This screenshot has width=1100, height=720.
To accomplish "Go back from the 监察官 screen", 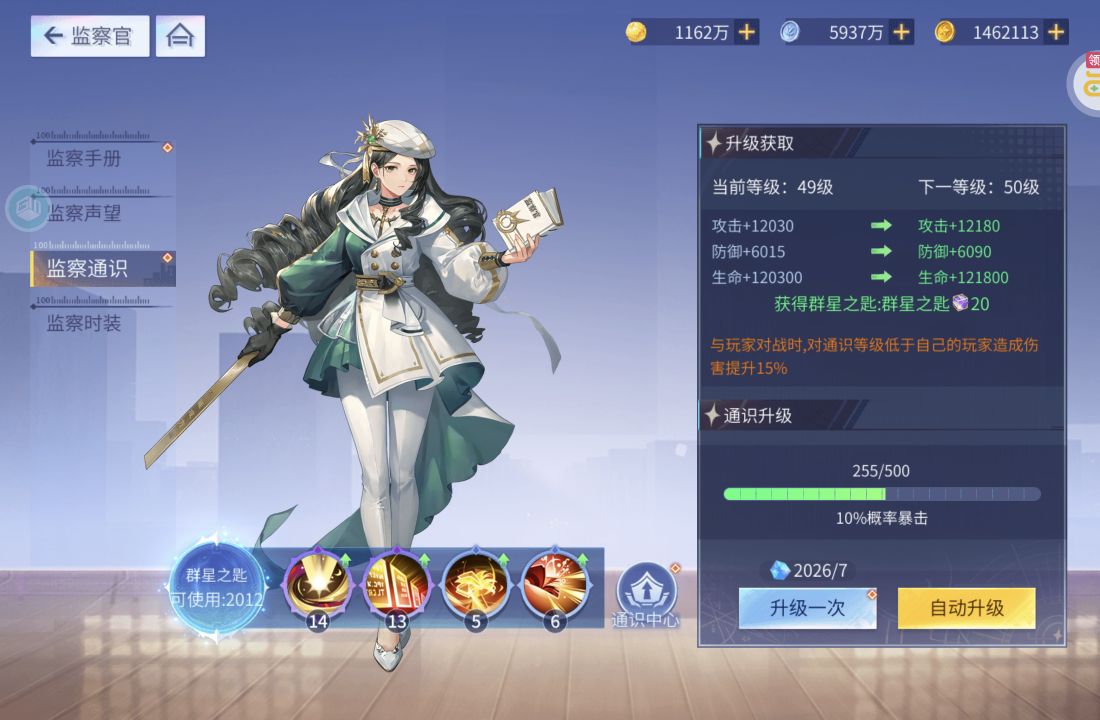I will (89, 37).
